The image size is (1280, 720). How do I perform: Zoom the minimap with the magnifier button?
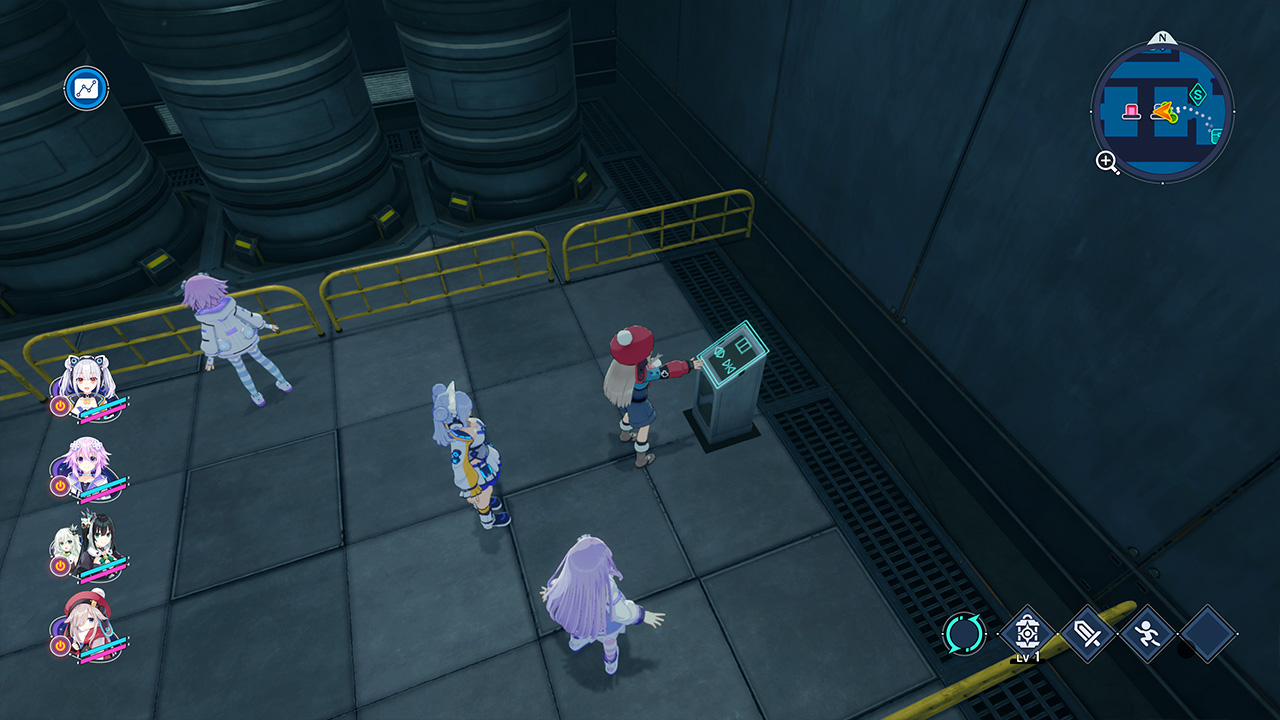[1108, 162]
